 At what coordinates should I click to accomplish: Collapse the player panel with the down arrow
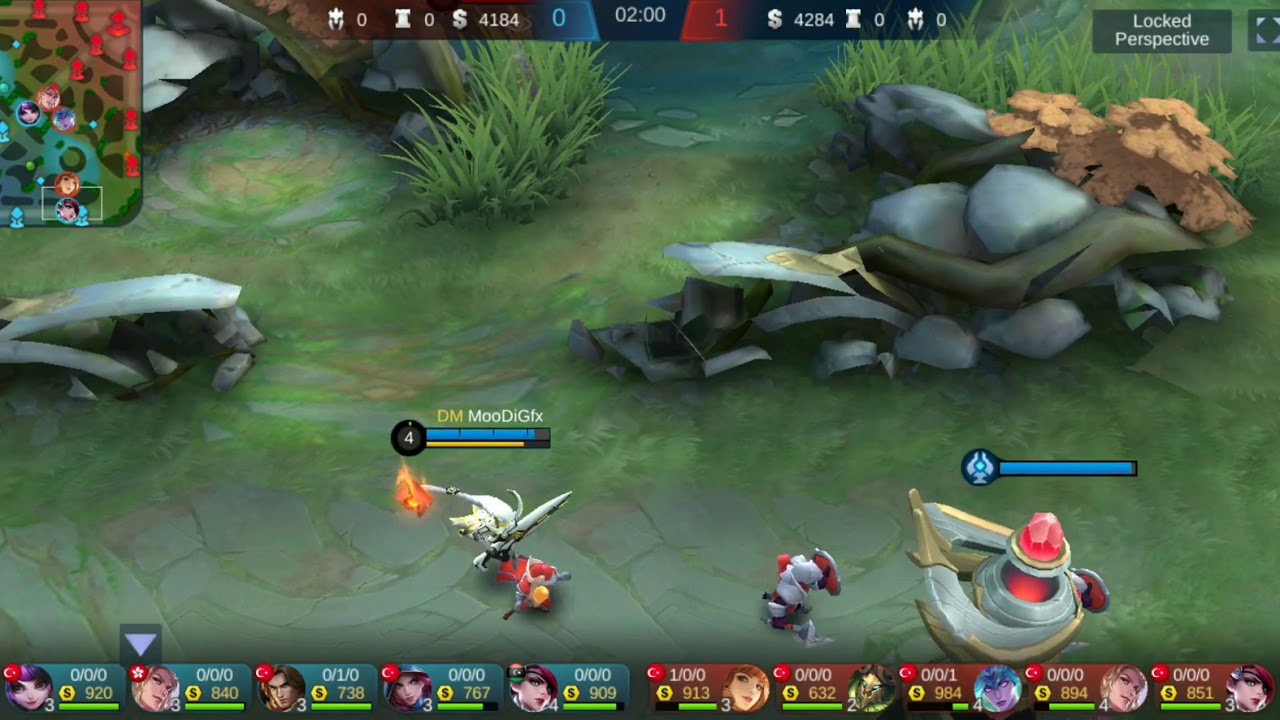140,645
